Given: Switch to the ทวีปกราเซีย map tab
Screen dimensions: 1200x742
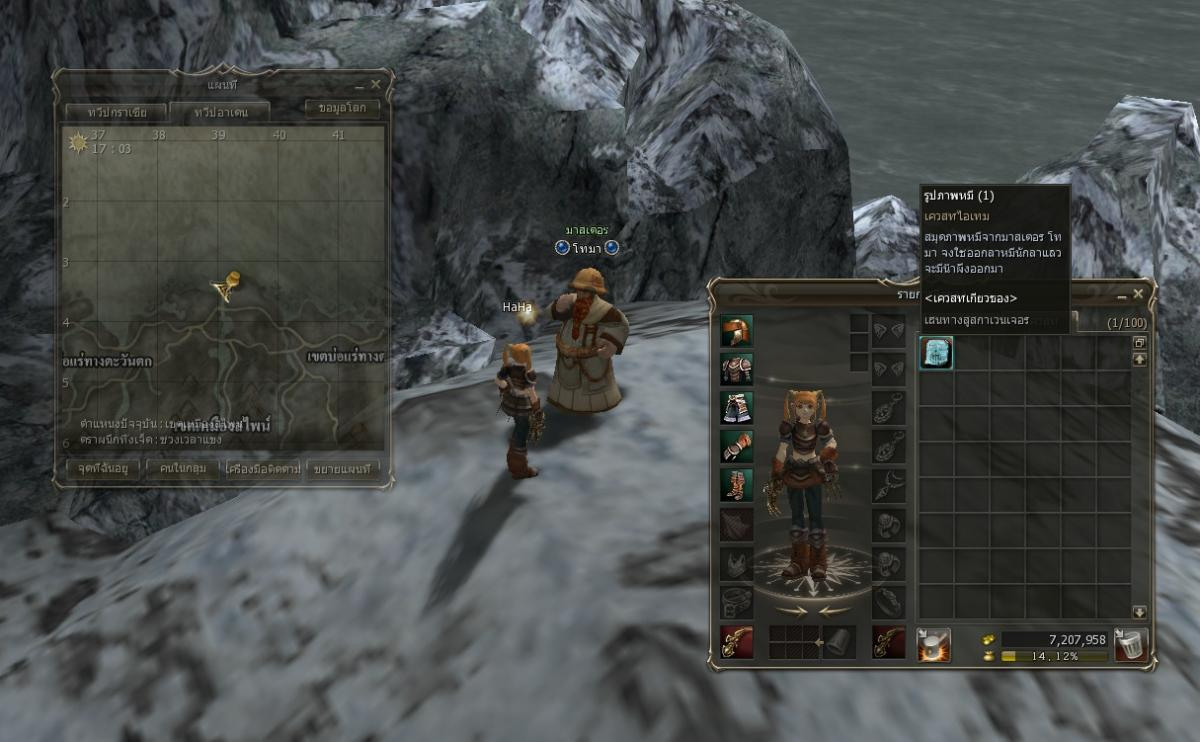Looking at the screenshot, I should coord(112,112).
